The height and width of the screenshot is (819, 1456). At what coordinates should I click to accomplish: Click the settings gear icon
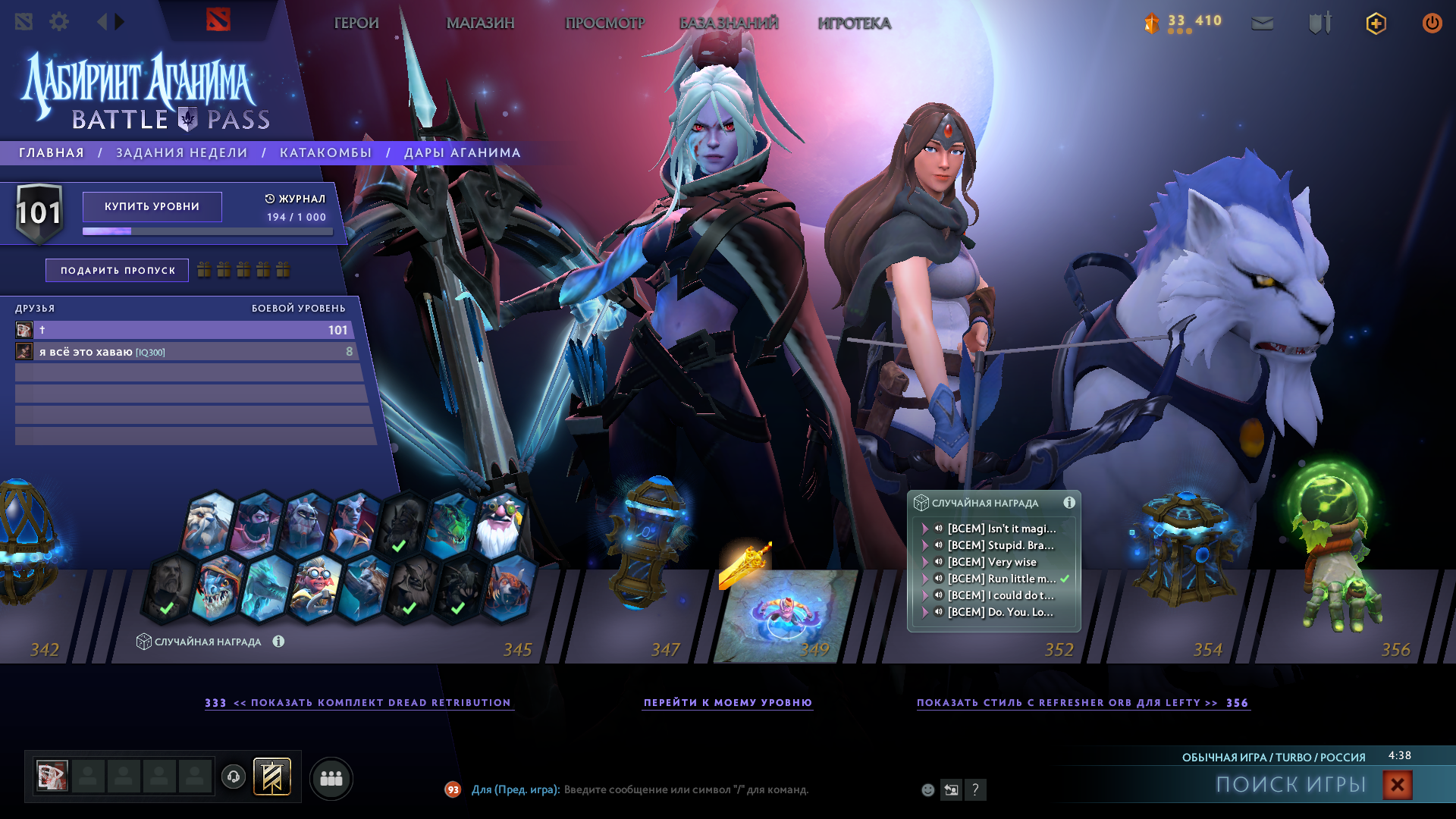click(x=59, y=22)
